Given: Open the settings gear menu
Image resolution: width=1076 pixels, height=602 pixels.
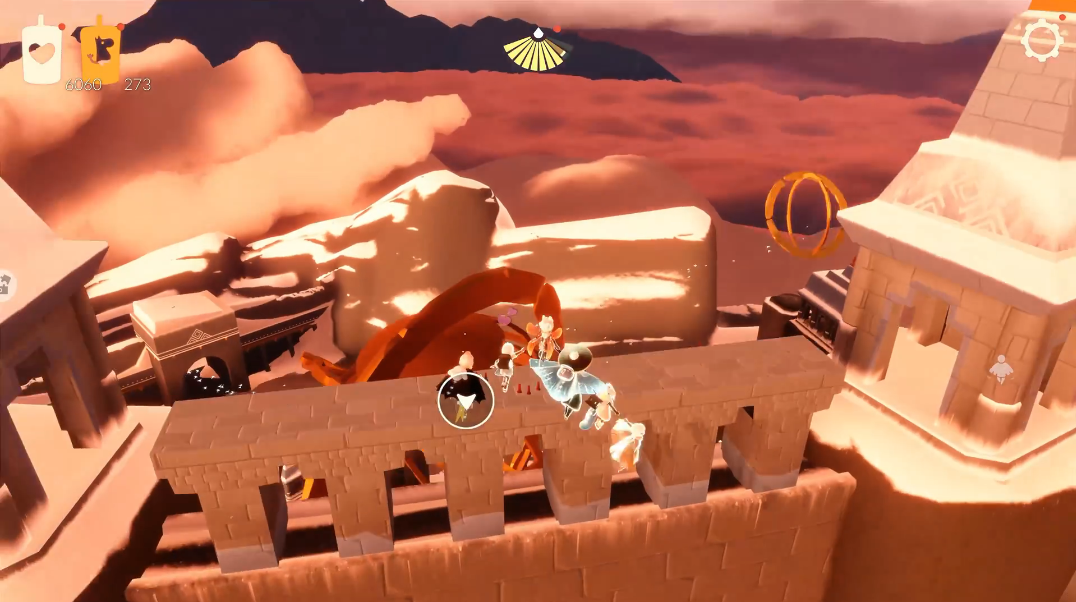Looking at the screenshot, I should (1041, 41).
